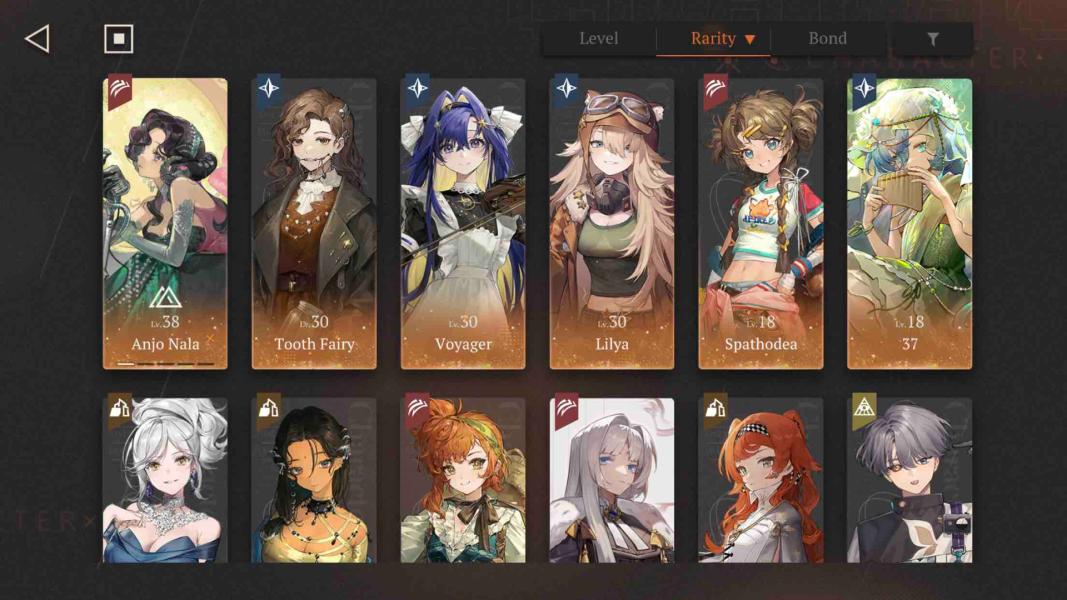Choose the dark-haired woman in gold dress
Screen dimensions: 1067x600
coord(314,480)
